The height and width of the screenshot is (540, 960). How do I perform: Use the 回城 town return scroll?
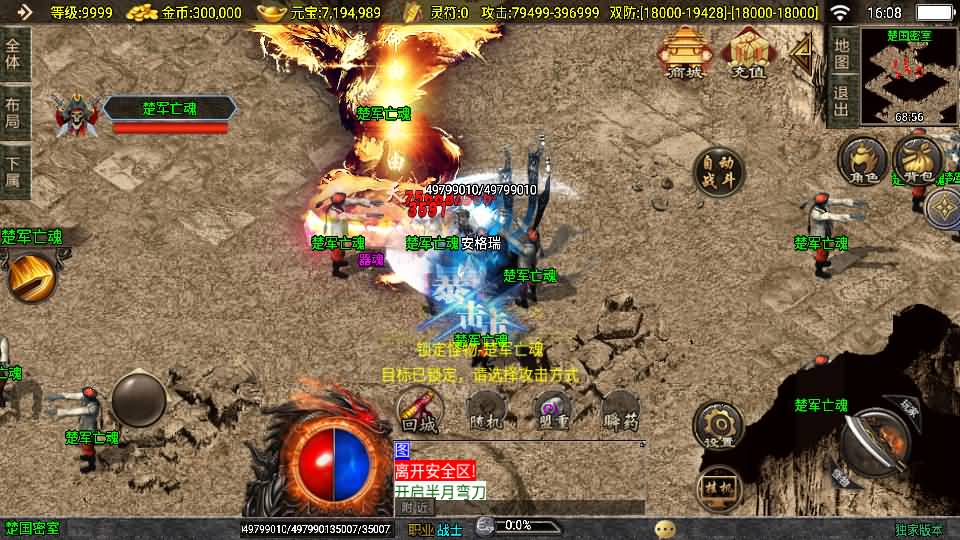click(420, 410)
